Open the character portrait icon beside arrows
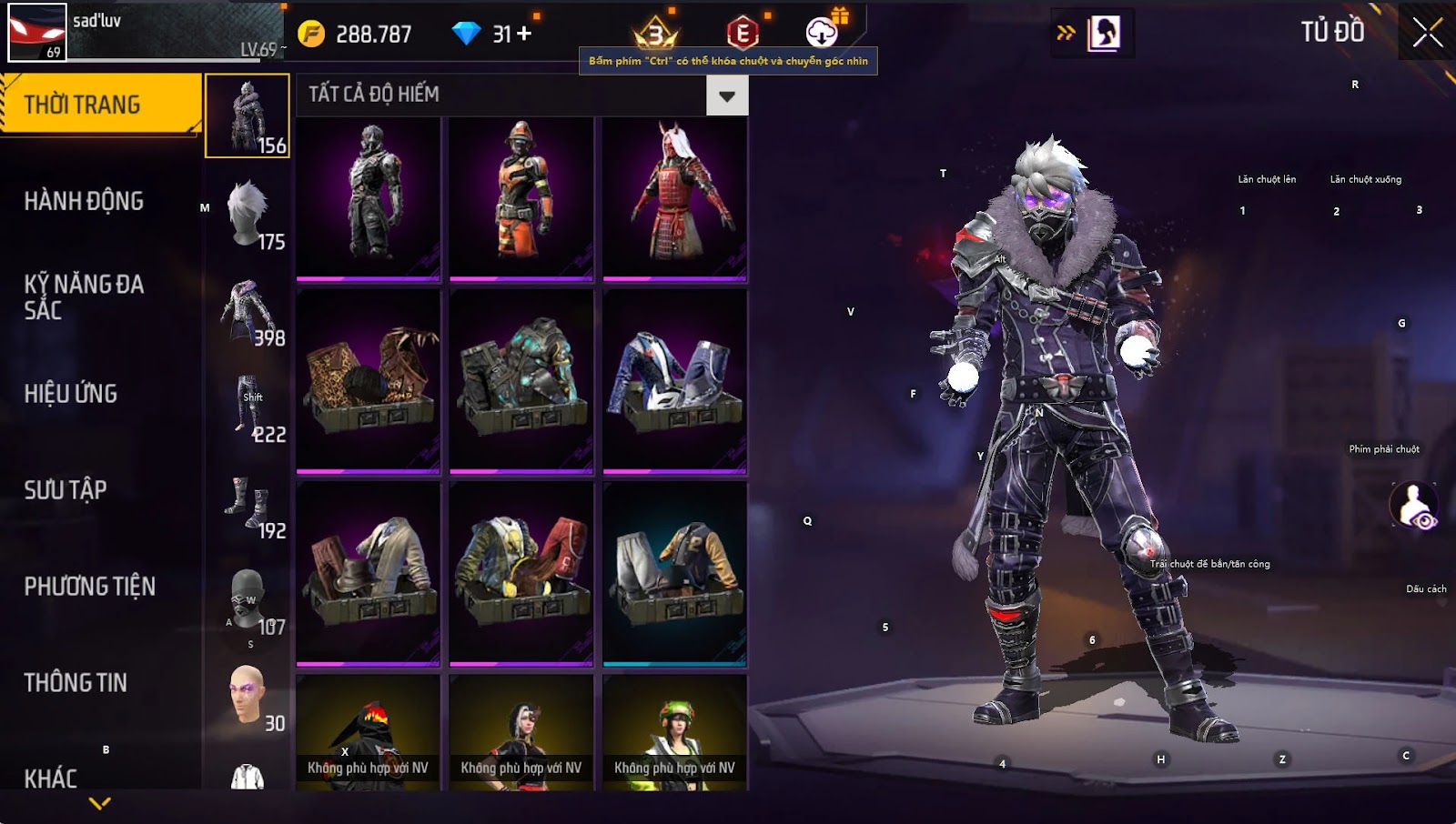 click(x=1104, y=34)
